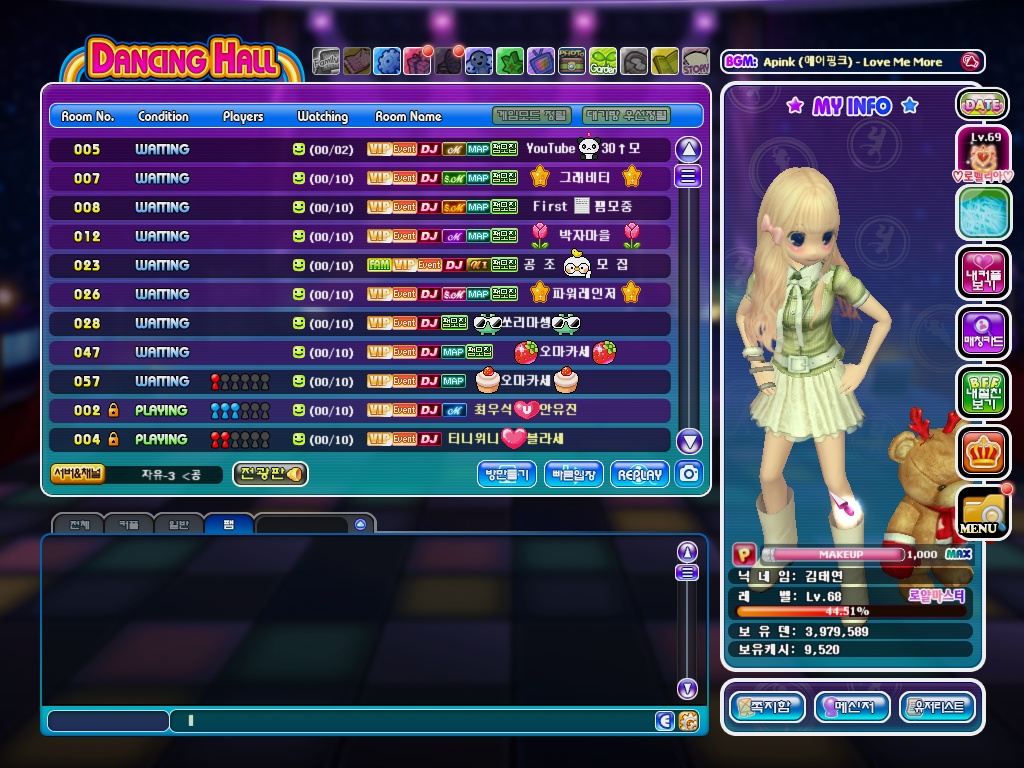This screenshot has width=1024, height=768.
Task: Open the 쪽지함 mailbox button
Action: click(767, 707)
